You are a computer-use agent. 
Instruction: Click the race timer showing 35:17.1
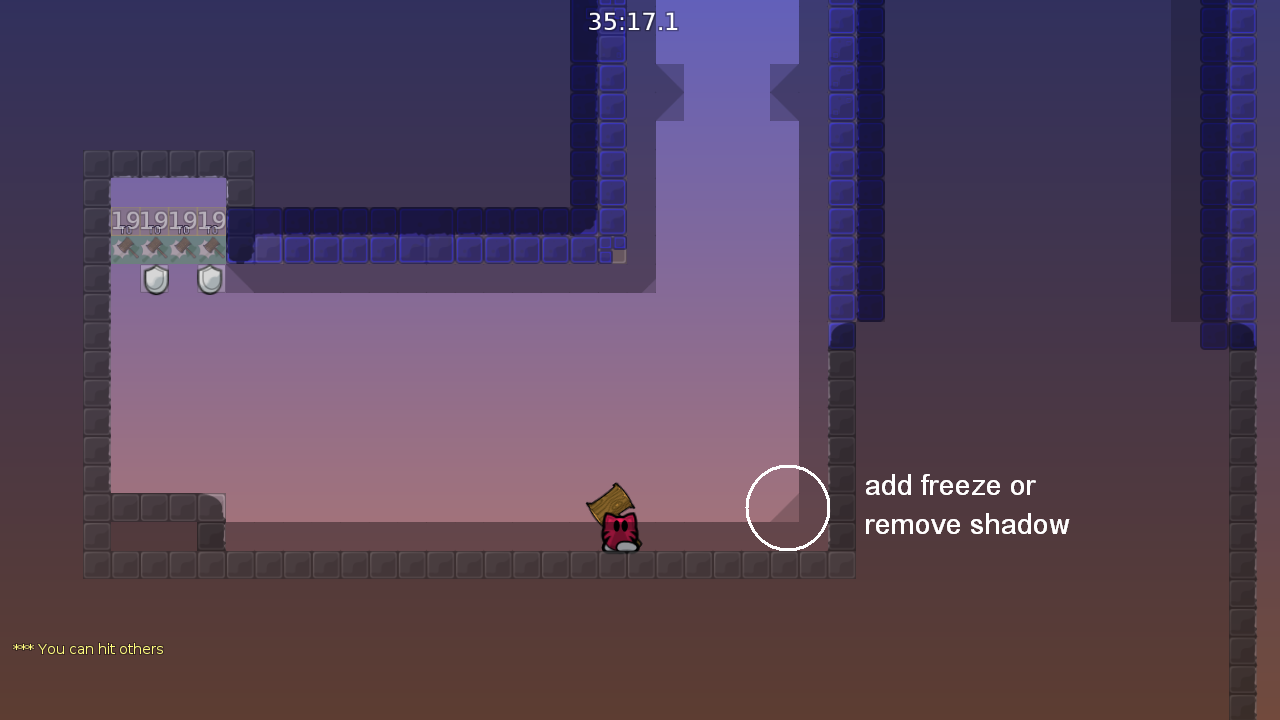pyautogui.click(x=632, y=21)
